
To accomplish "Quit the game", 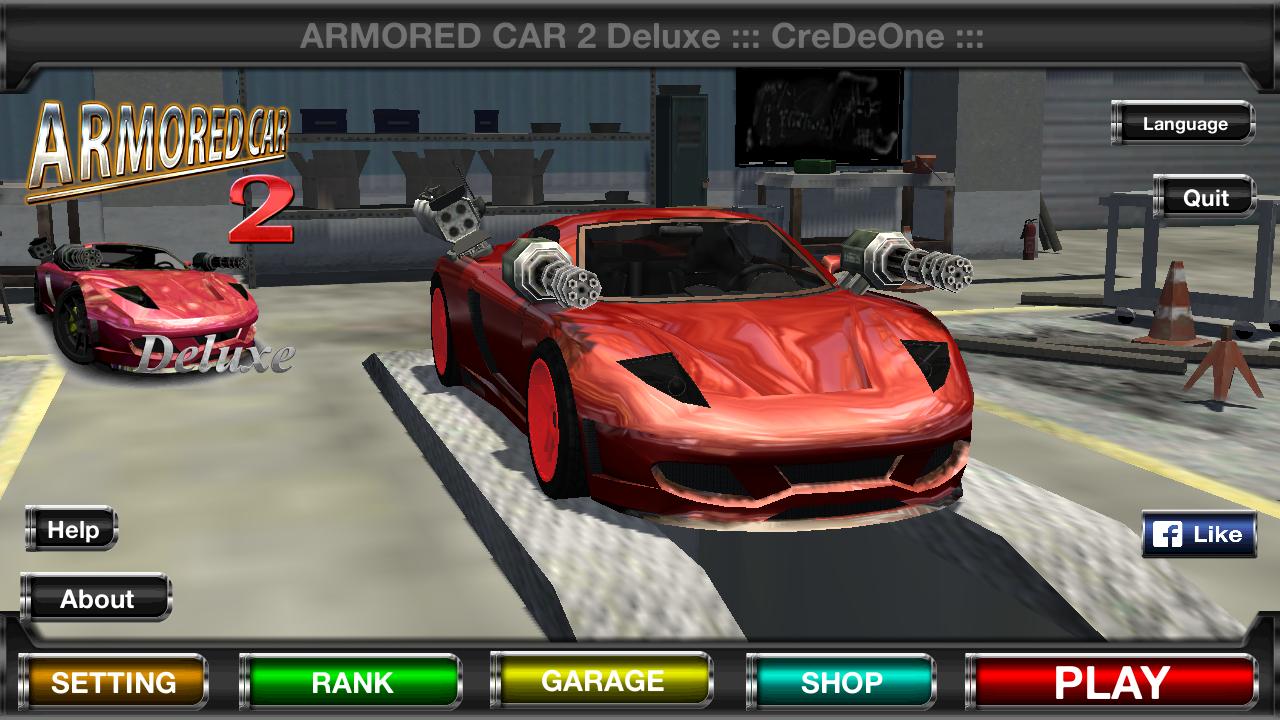I will (x=1204, y=198).
